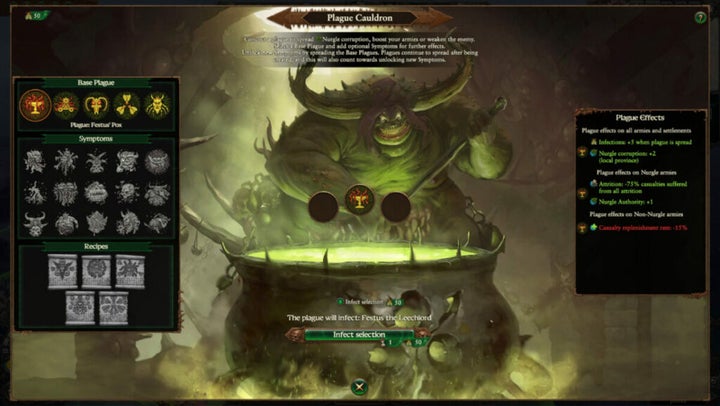Click the Infect selection button
Image resolution: width=720 pixels, height=406 pixels.
point(358,334)
